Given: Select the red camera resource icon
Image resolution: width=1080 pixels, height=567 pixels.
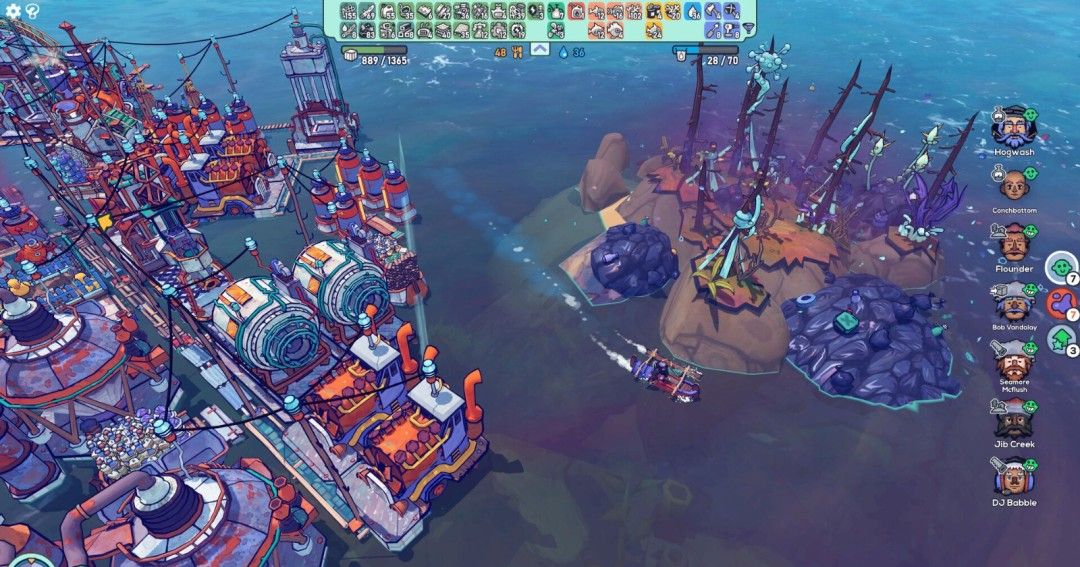Looking at the screenshot, I should point(576,12).
